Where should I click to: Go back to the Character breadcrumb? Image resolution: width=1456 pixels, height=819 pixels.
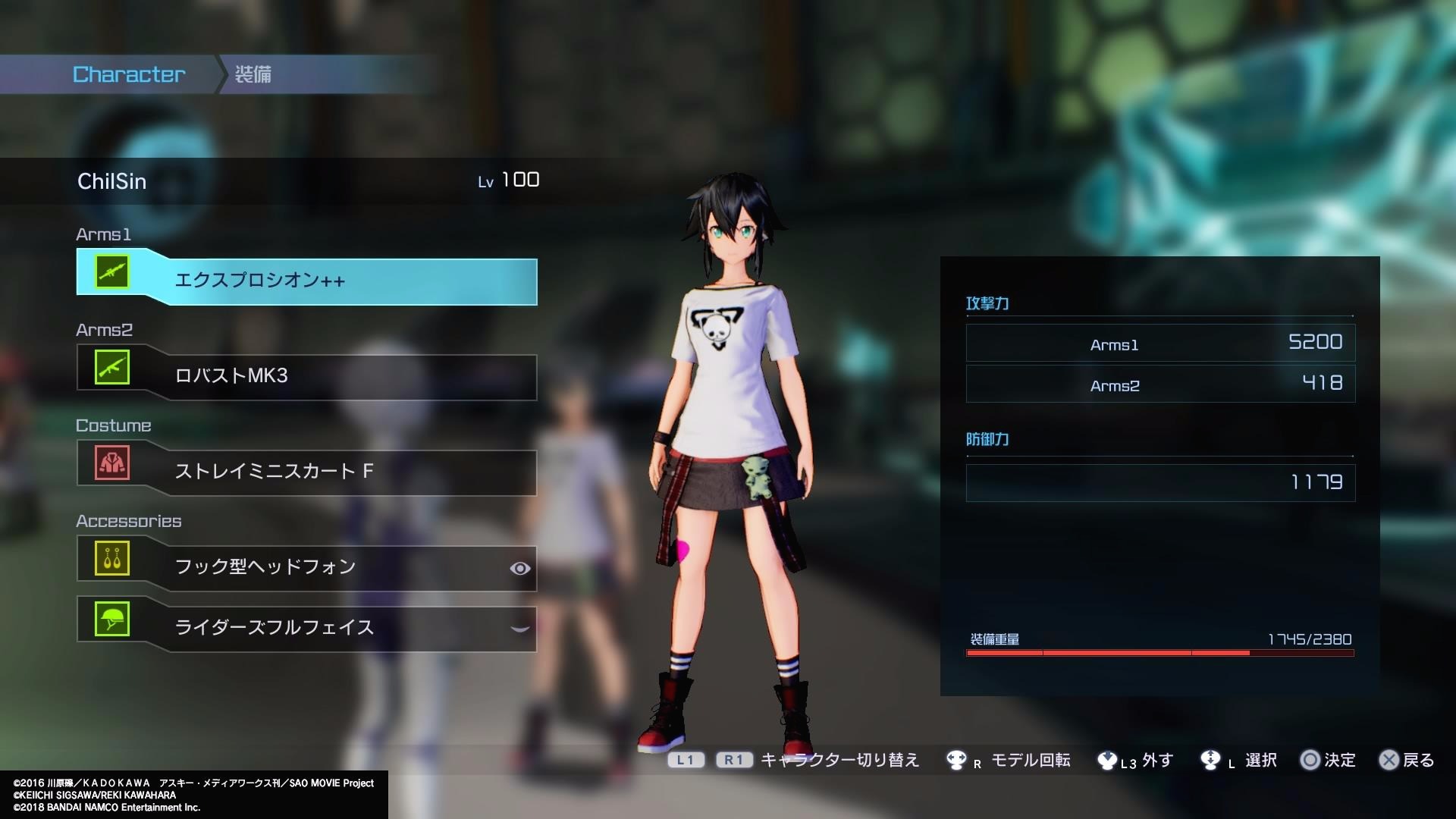click(129, 74)
